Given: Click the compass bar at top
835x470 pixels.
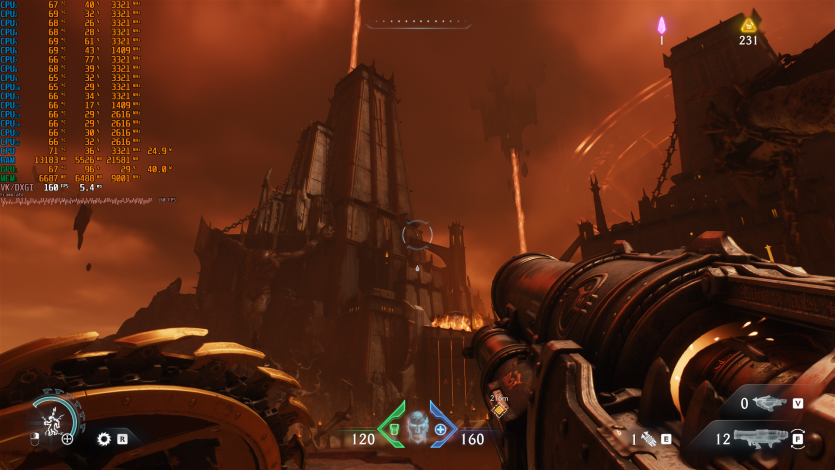Looking at the screenshot, I should pyautogui.click(x=418, y=21).
